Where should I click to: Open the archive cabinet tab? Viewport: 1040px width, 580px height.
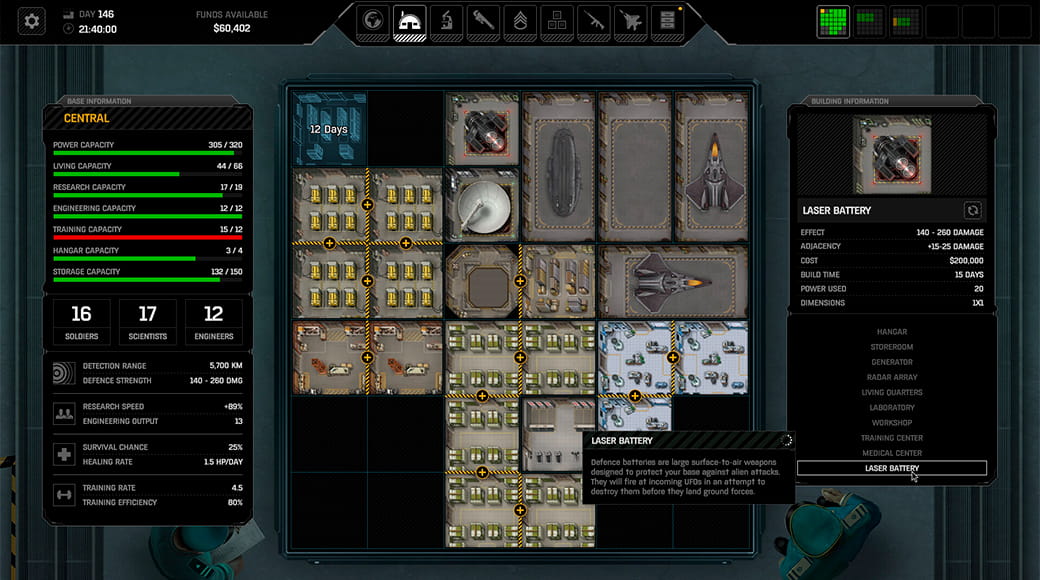(x=667, y=21)
